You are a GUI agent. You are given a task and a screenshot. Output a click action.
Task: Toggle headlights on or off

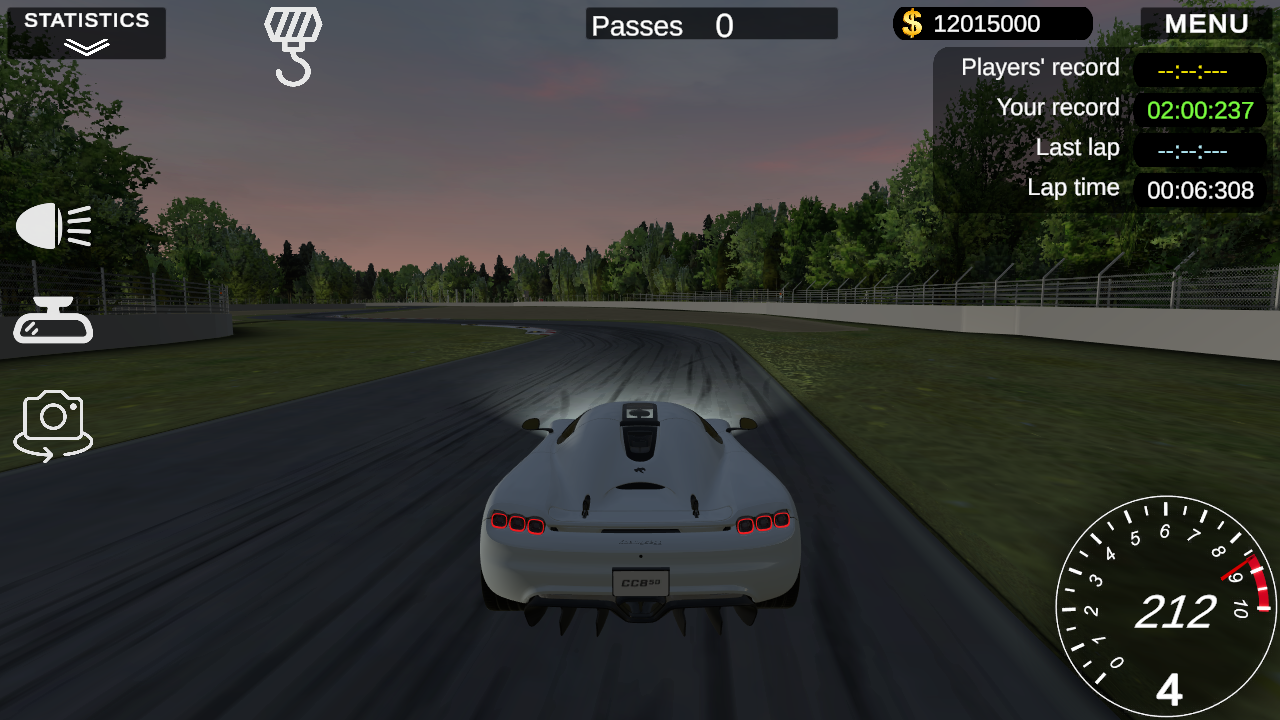[x=52, y=226]
